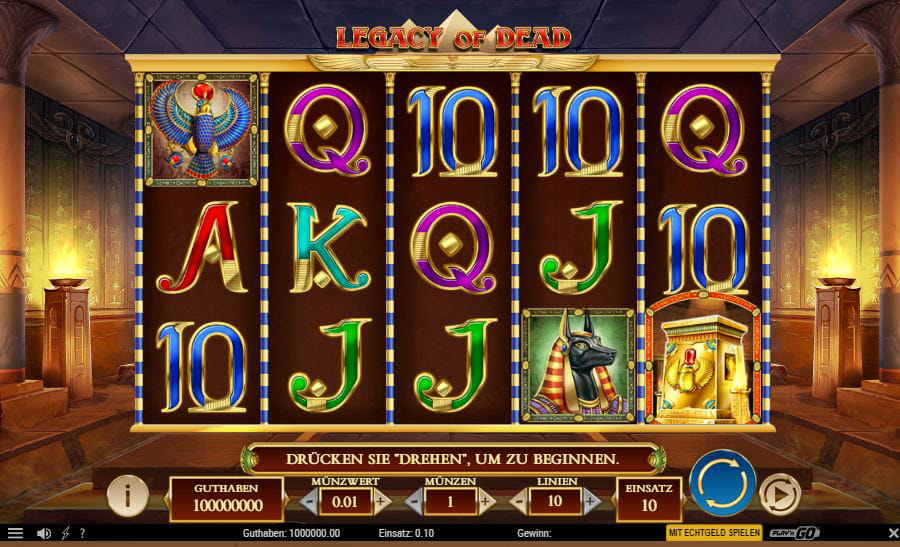Start autoplay with the gold play button
Screen dimensions: 900x547
(779, 493)
